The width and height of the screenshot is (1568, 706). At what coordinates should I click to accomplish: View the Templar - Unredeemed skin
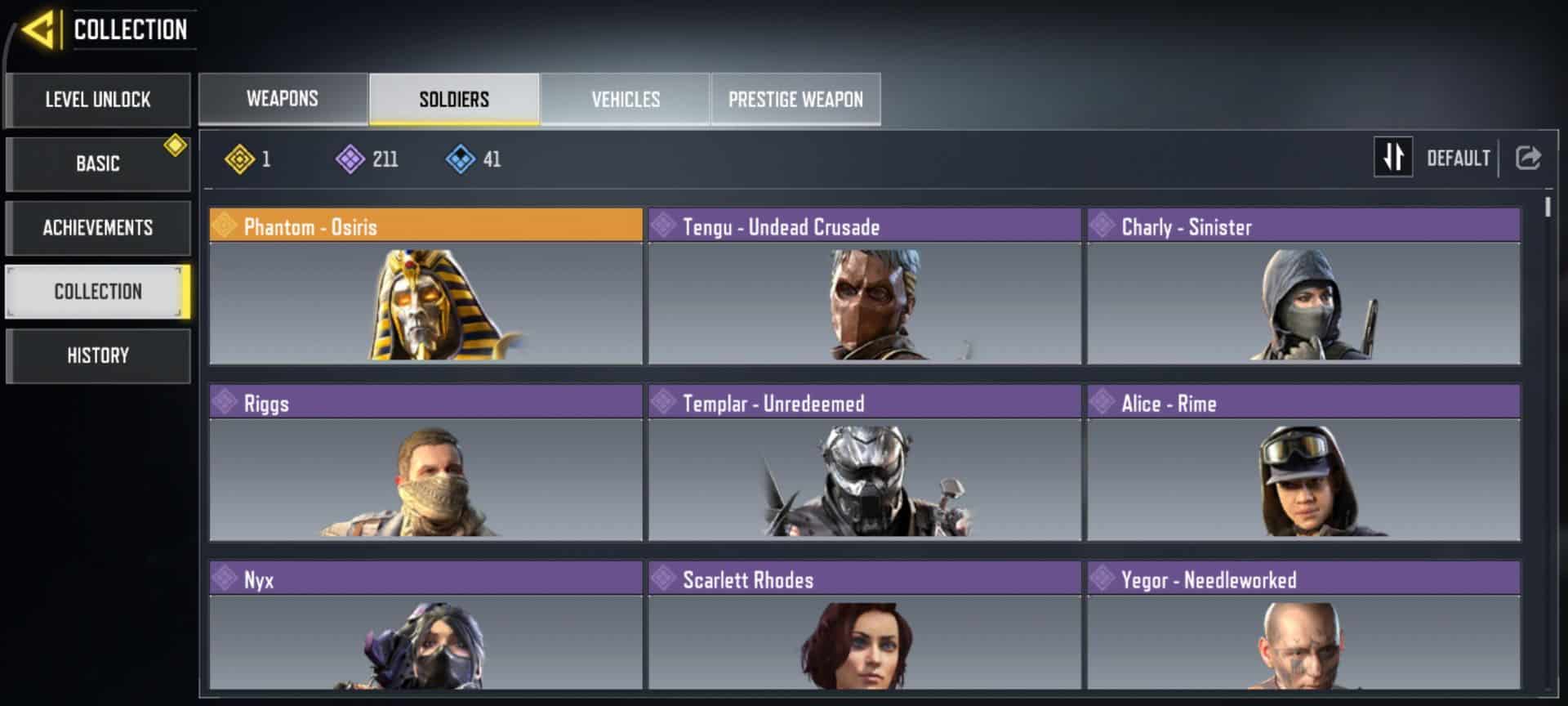point(864,462)
